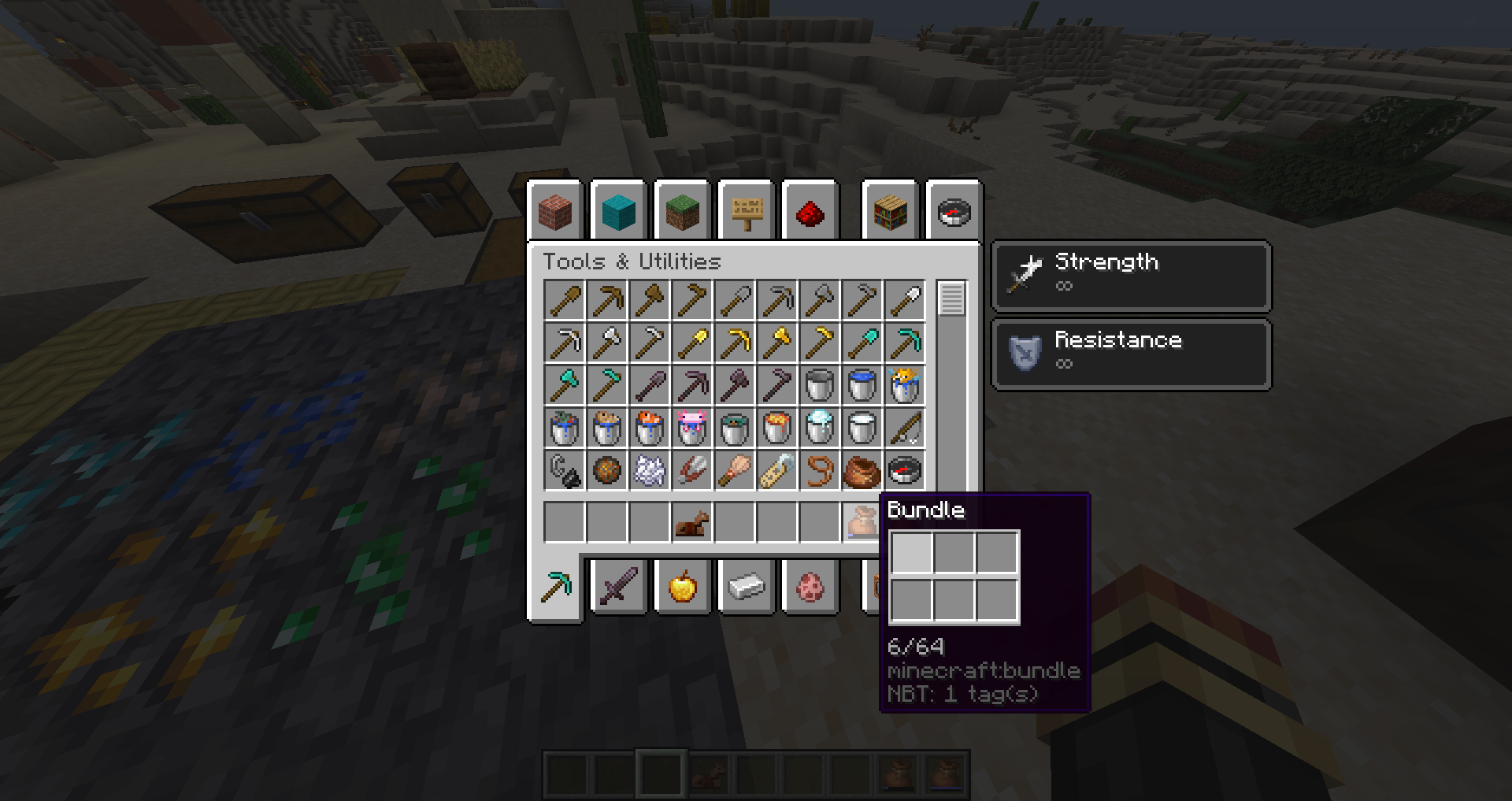Open the Building Blocks brick tab
The width and height of the screenshot is (1512, 801).
(x=555, y=212)
